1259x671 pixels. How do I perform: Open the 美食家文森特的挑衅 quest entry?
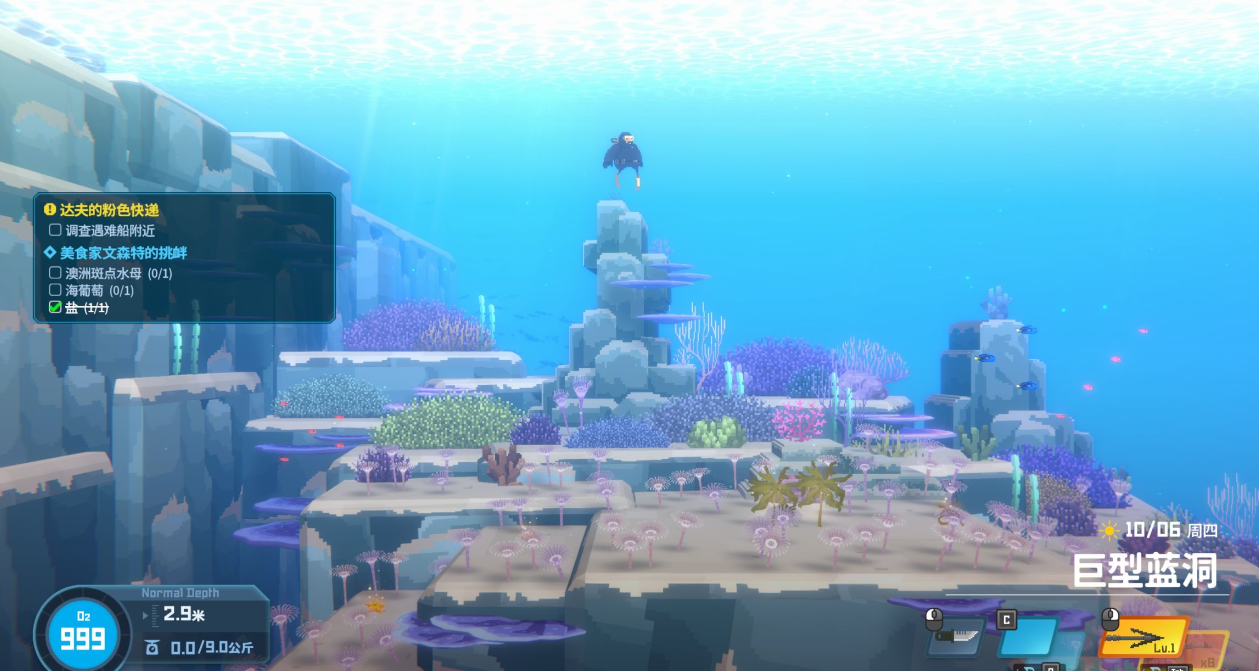tap(125, 252)
